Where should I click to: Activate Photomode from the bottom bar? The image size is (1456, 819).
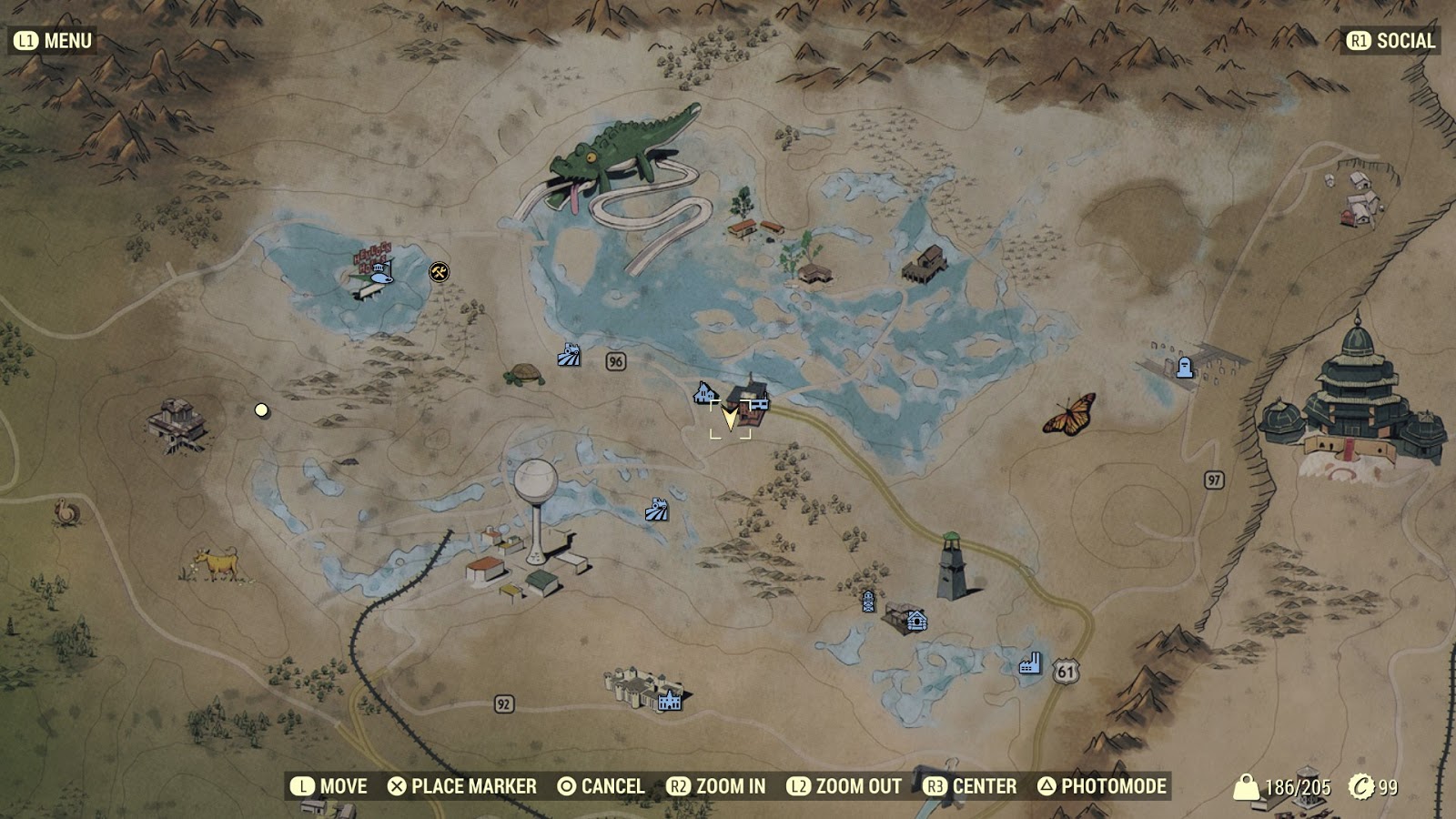point(1104,784)
